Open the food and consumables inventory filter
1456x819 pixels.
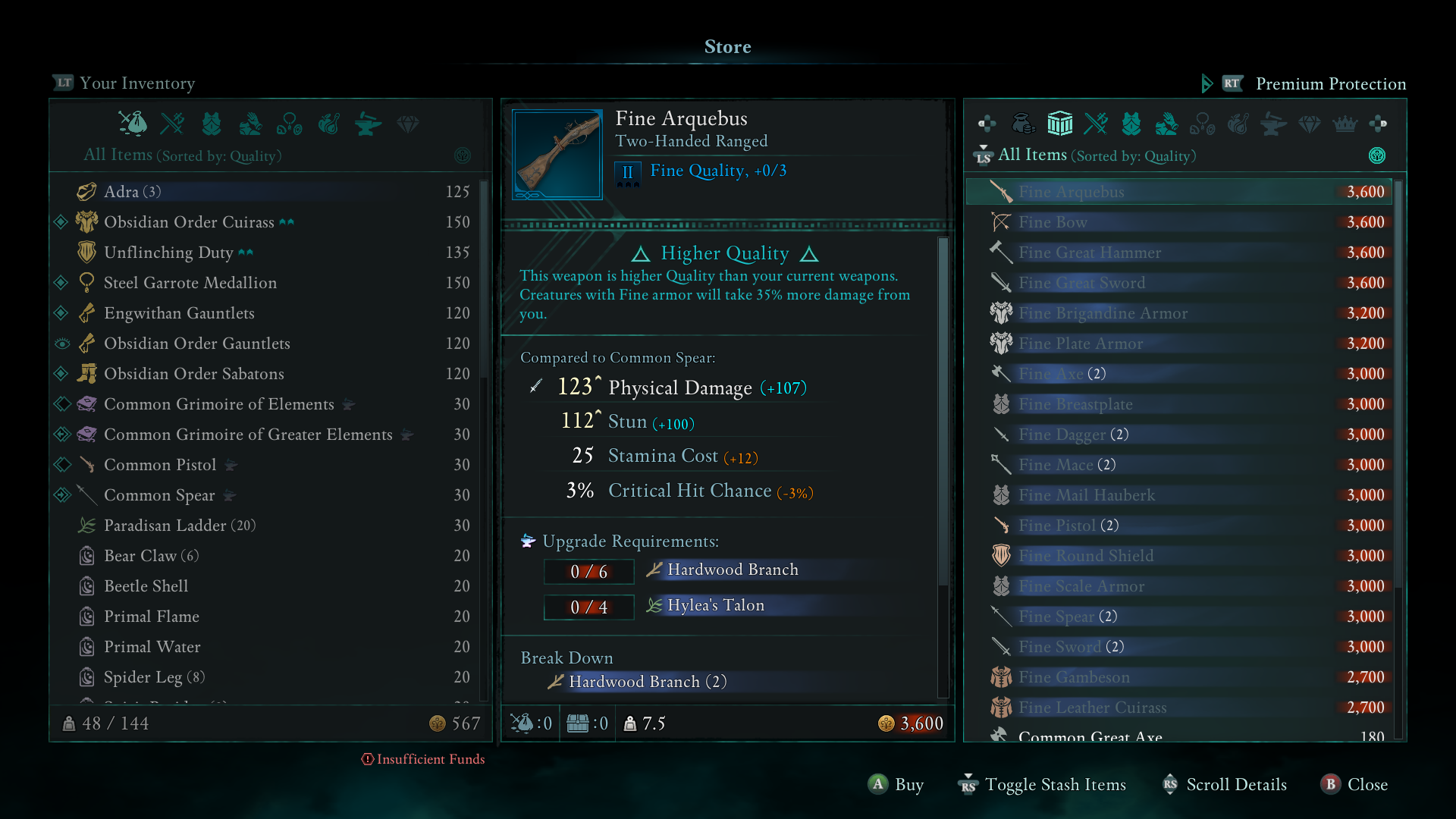tap(328, 124)
